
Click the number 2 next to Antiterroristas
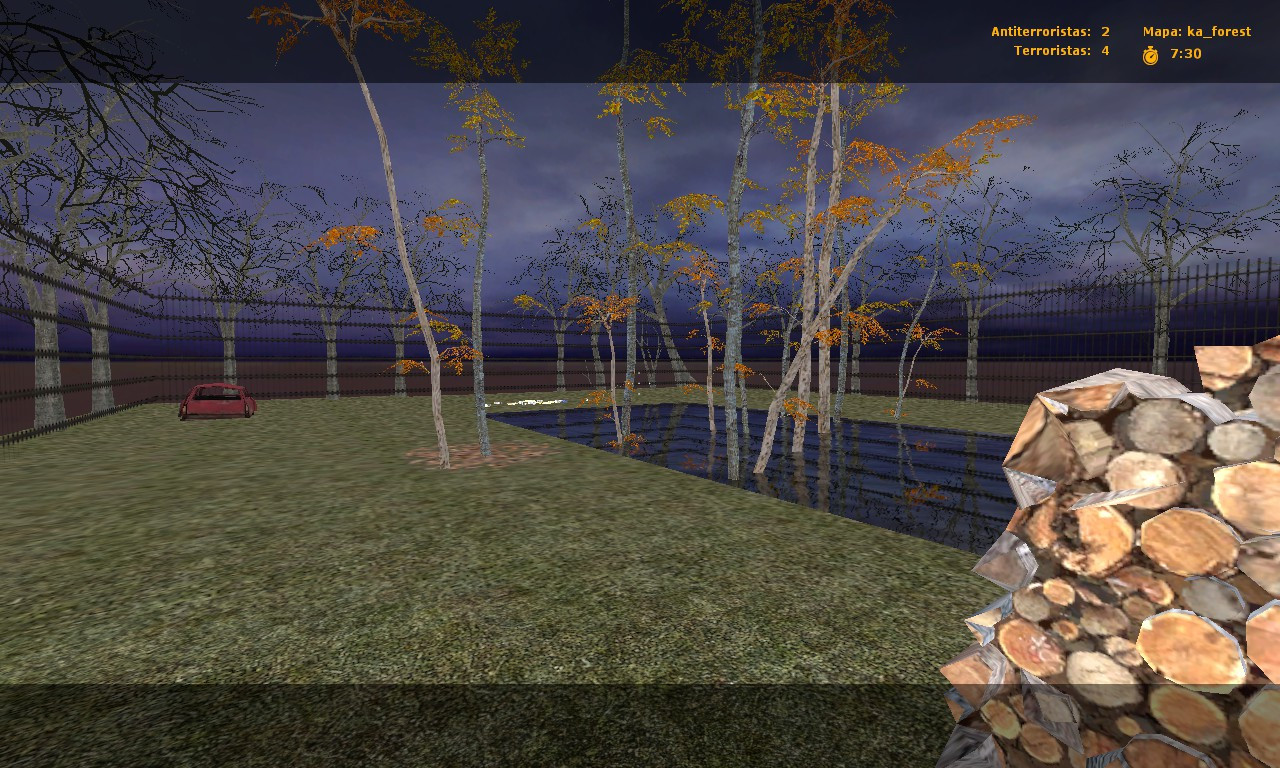point(1105,31)
